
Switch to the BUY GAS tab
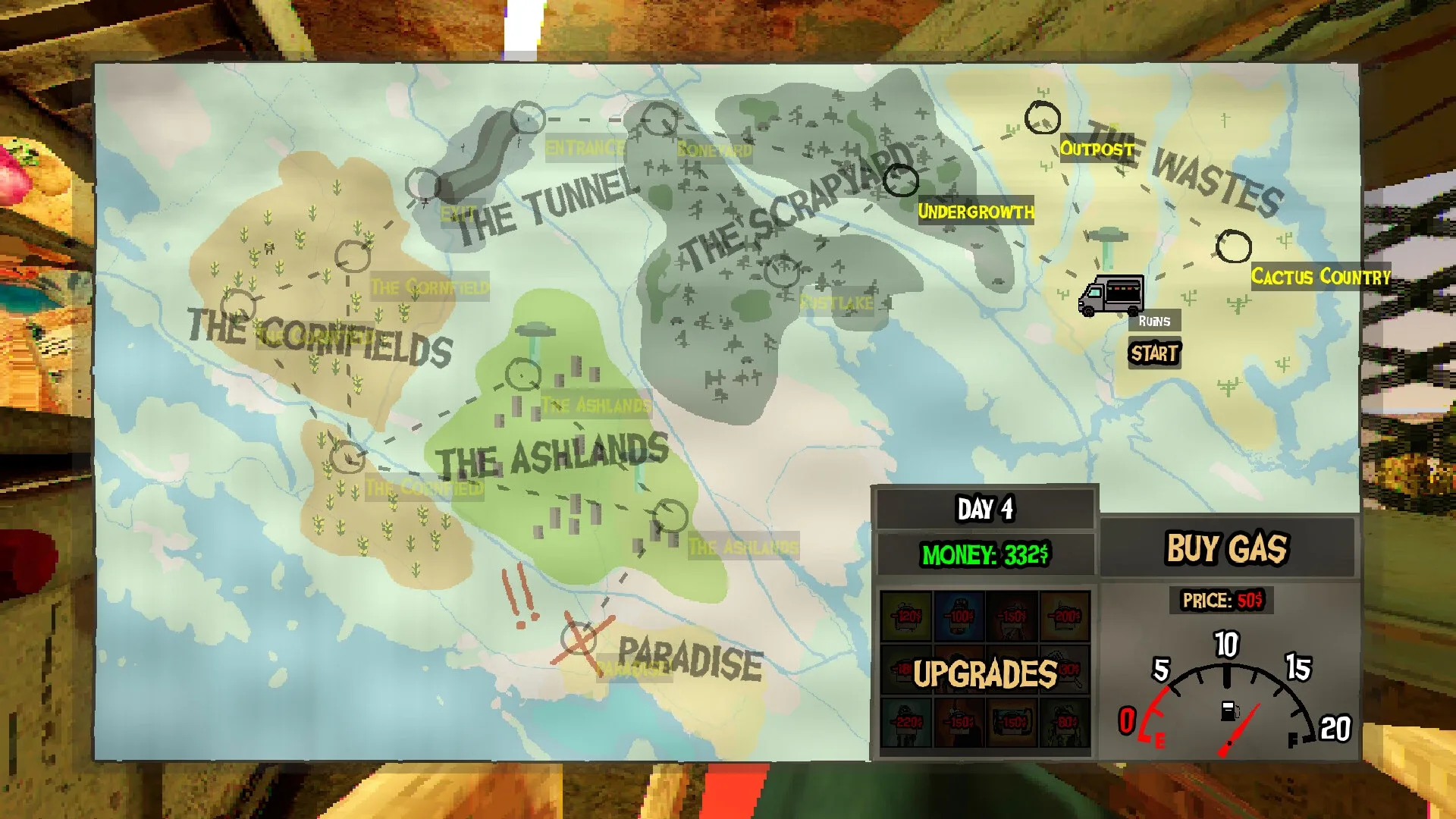pos(1226,548)
